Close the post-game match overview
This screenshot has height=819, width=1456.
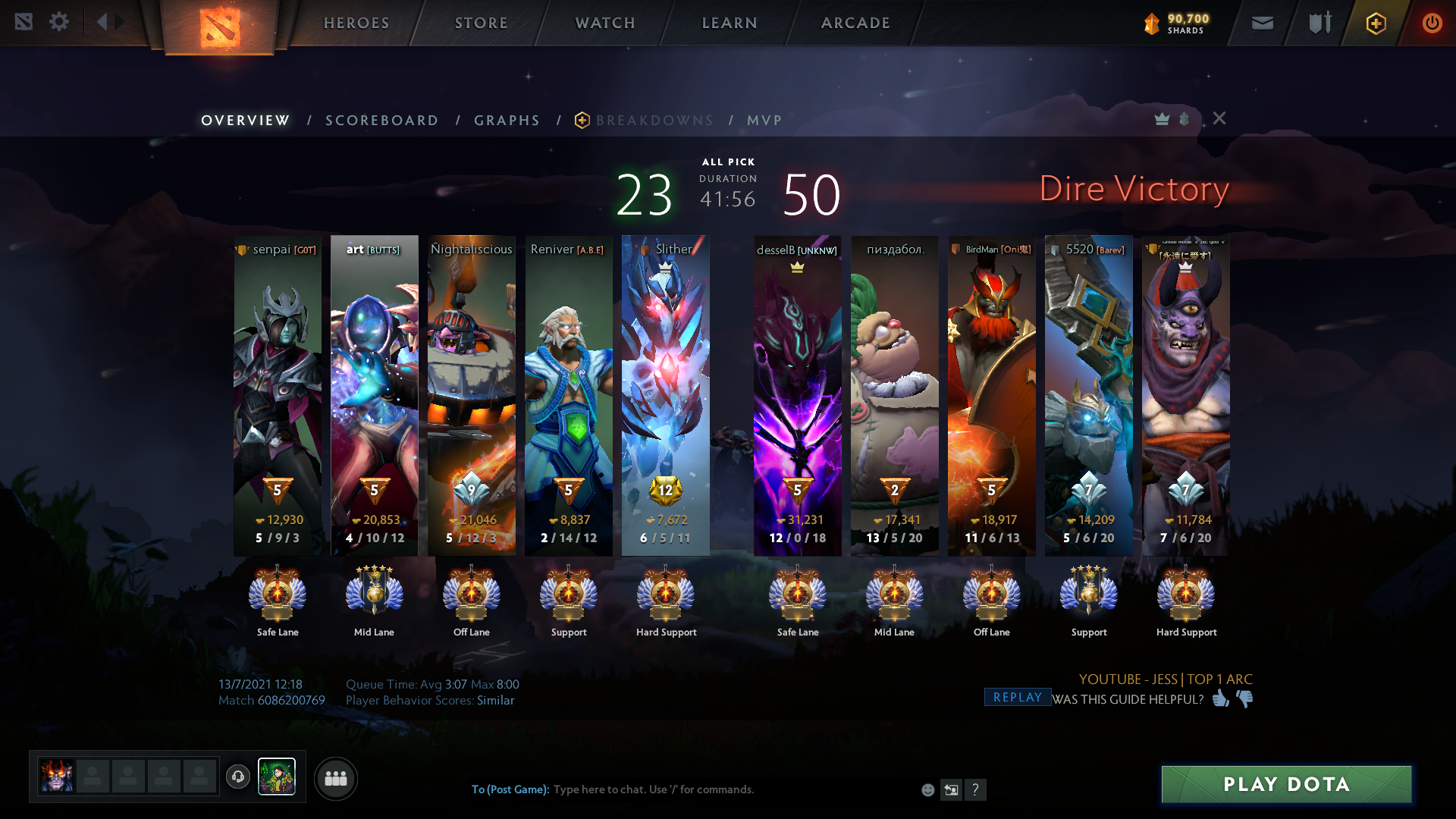coord(1219,118)
